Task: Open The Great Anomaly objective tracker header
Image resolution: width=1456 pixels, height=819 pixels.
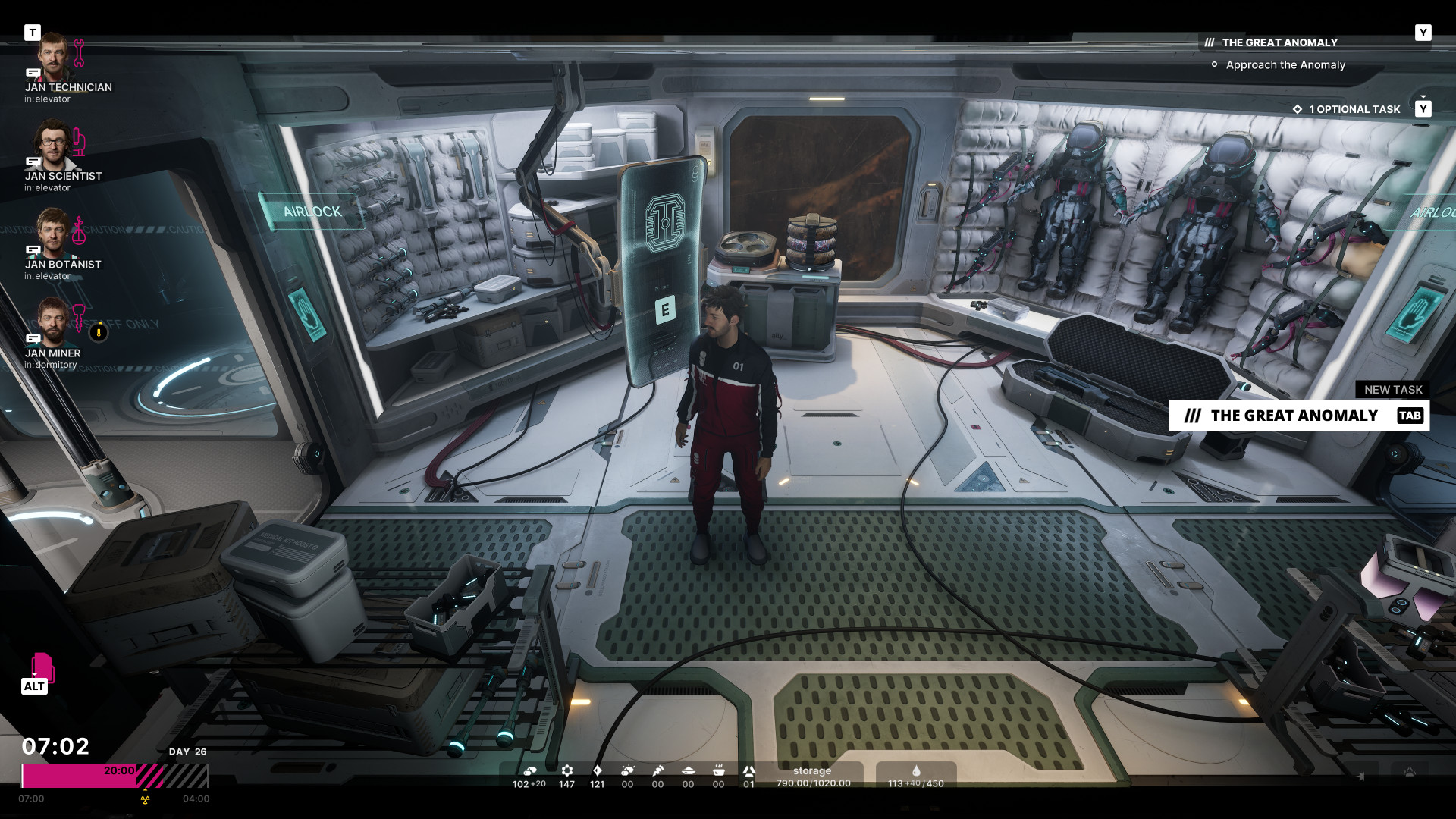Action: pyautogui.click(x=1279, y=42)
